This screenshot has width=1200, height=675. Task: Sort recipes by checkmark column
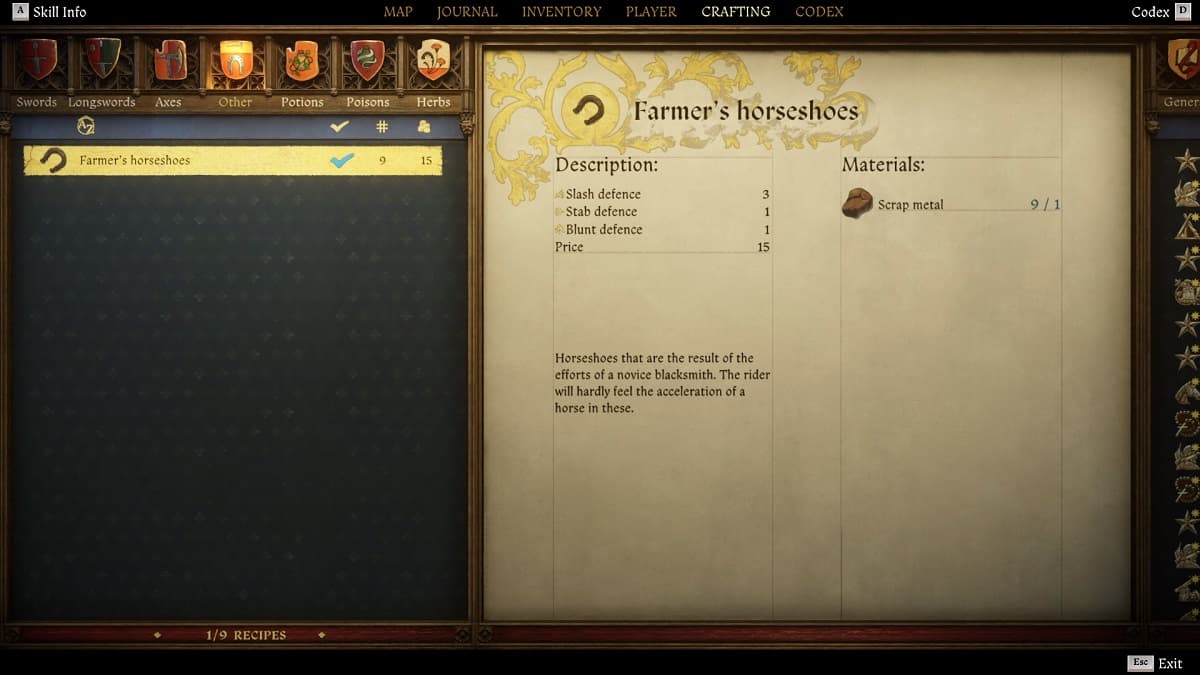[340, 127]
